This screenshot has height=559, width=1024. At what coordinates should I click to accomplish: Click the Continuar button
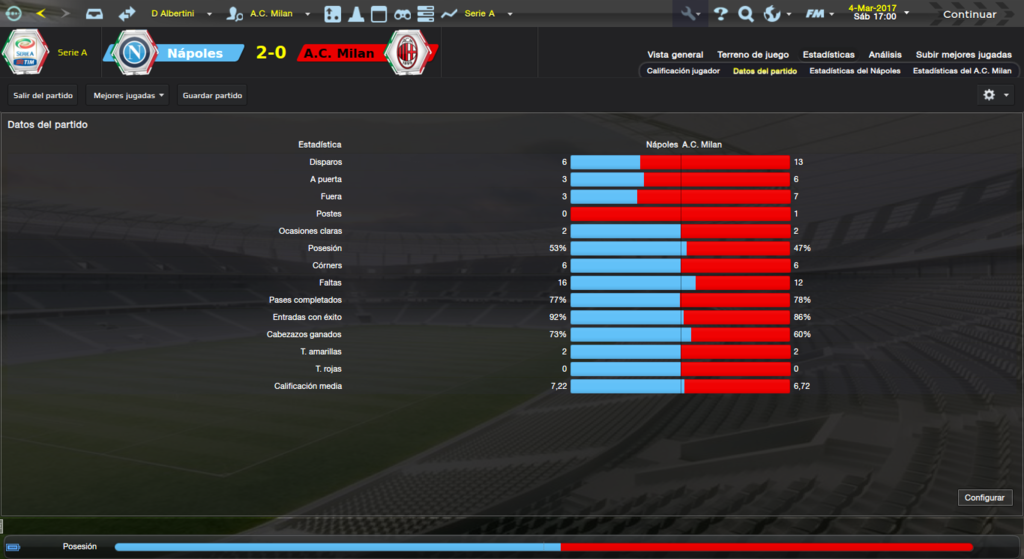969,14
